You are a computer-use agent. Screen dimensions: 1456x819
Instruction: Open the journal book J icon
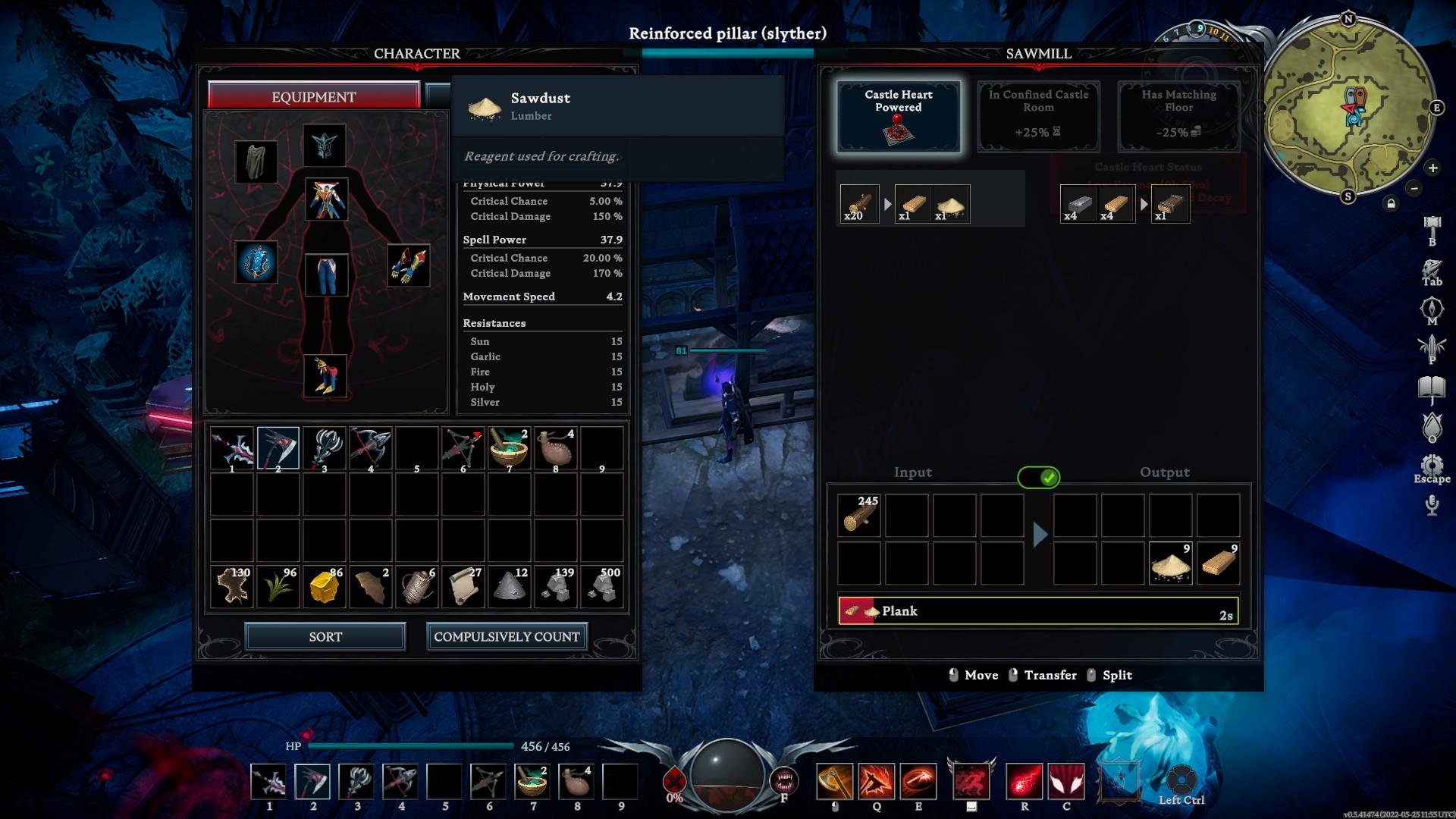[1430, 385]
